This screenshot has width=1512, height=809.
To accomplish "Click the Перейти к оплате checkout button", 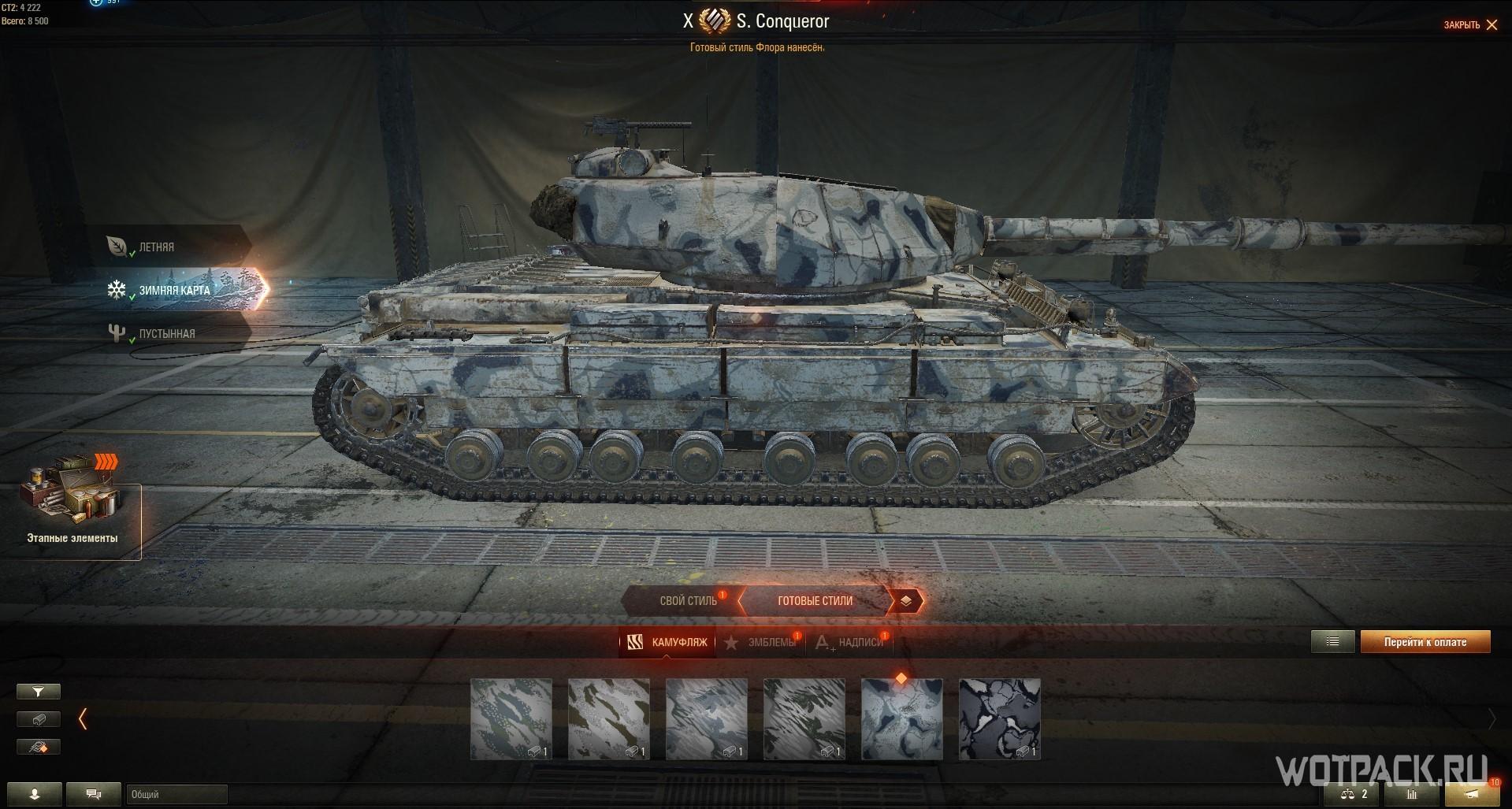I will click(1425, 642).
